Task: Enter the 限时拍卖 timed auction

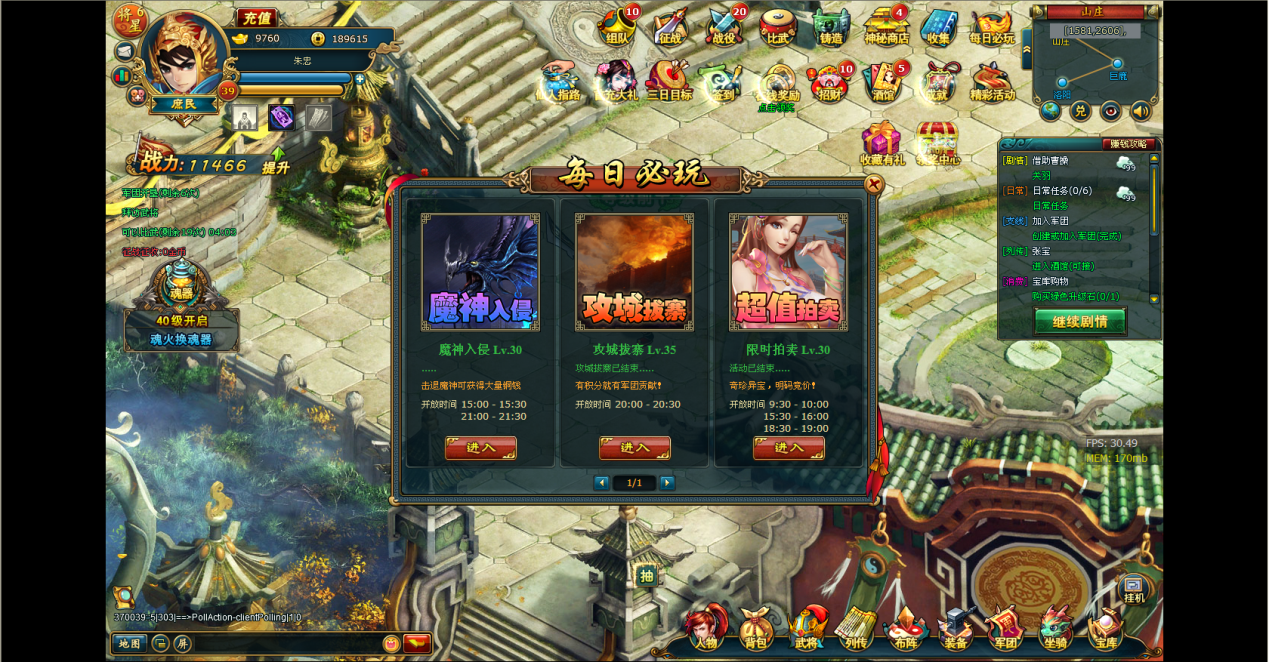Action: coord(788,447)
